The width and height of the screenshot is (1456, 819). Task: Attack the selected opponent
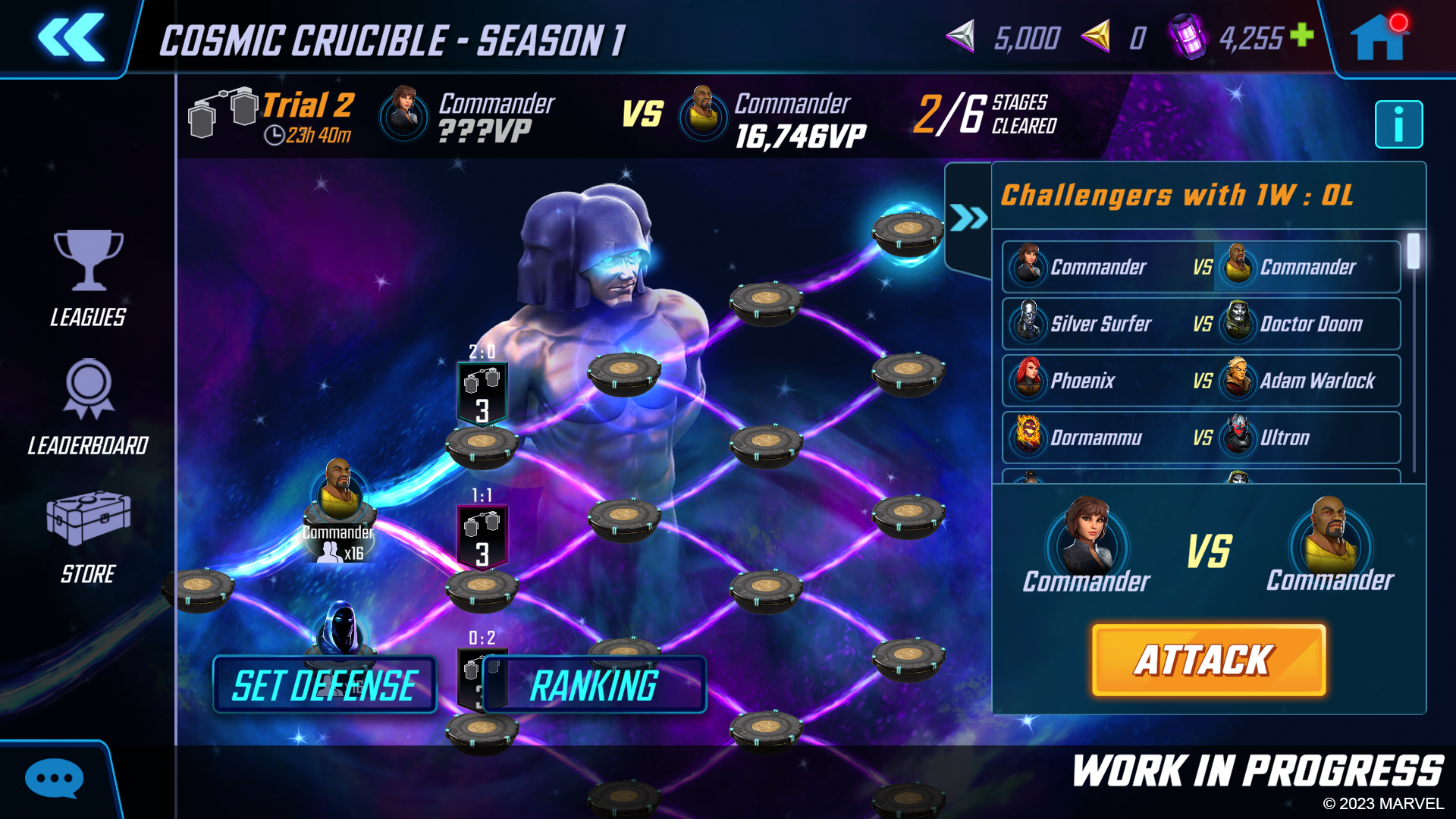[x=1208, y=660]
